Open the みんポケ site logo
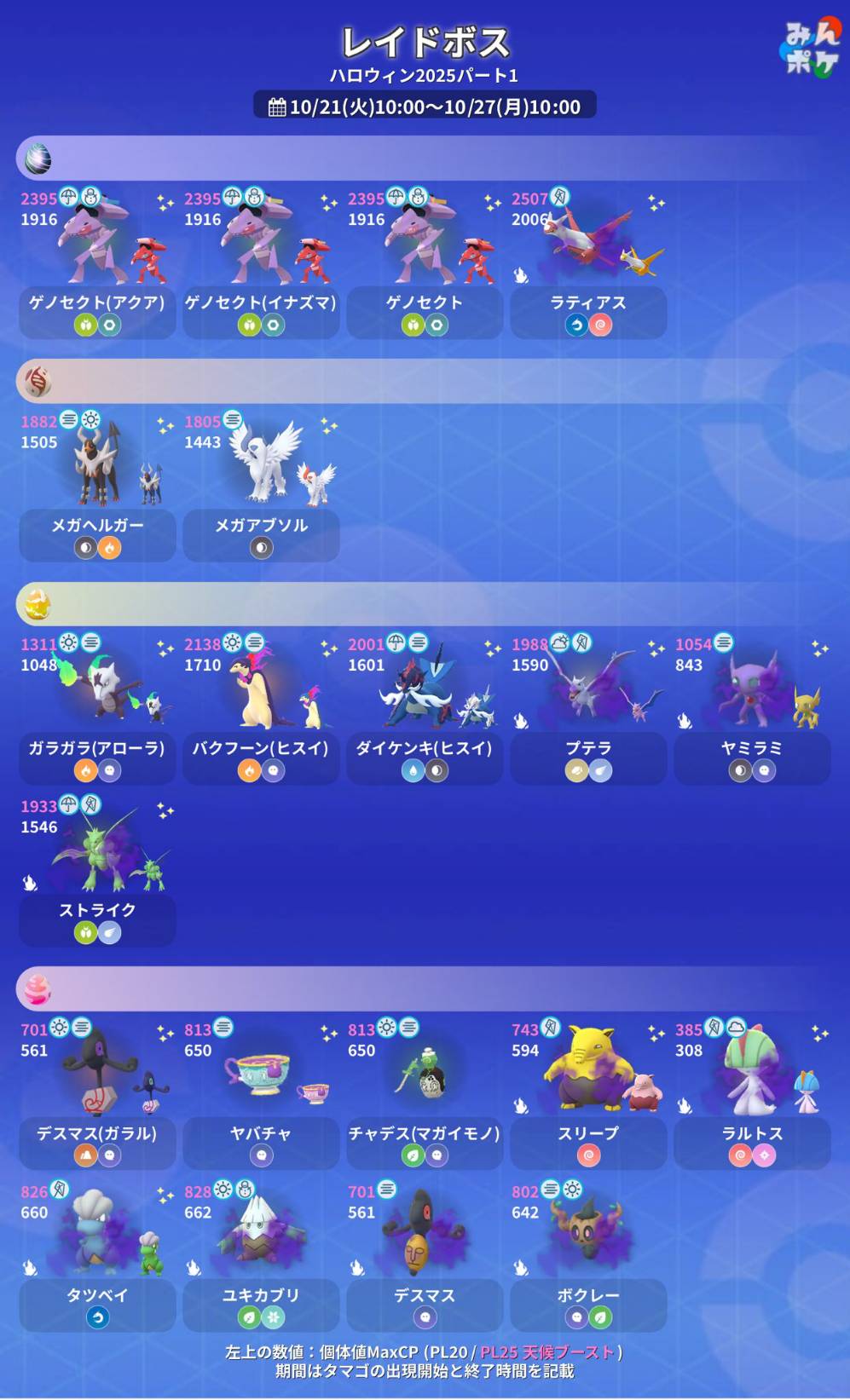The width and height of the screenshot is (850, 1400). coord(811,49)
